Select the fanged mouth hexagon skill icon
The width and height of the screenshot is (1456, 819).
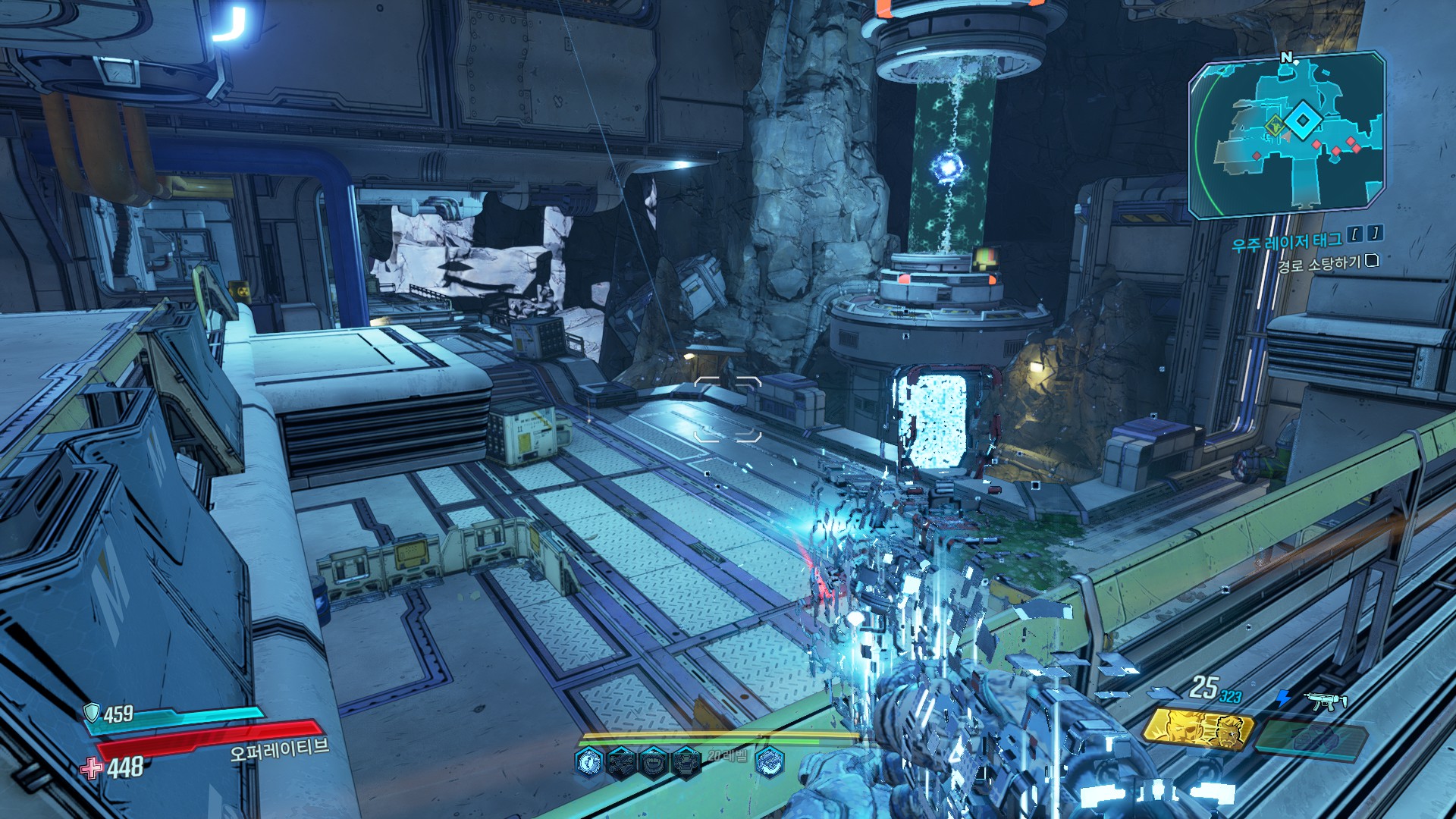[x=654, y=761]
